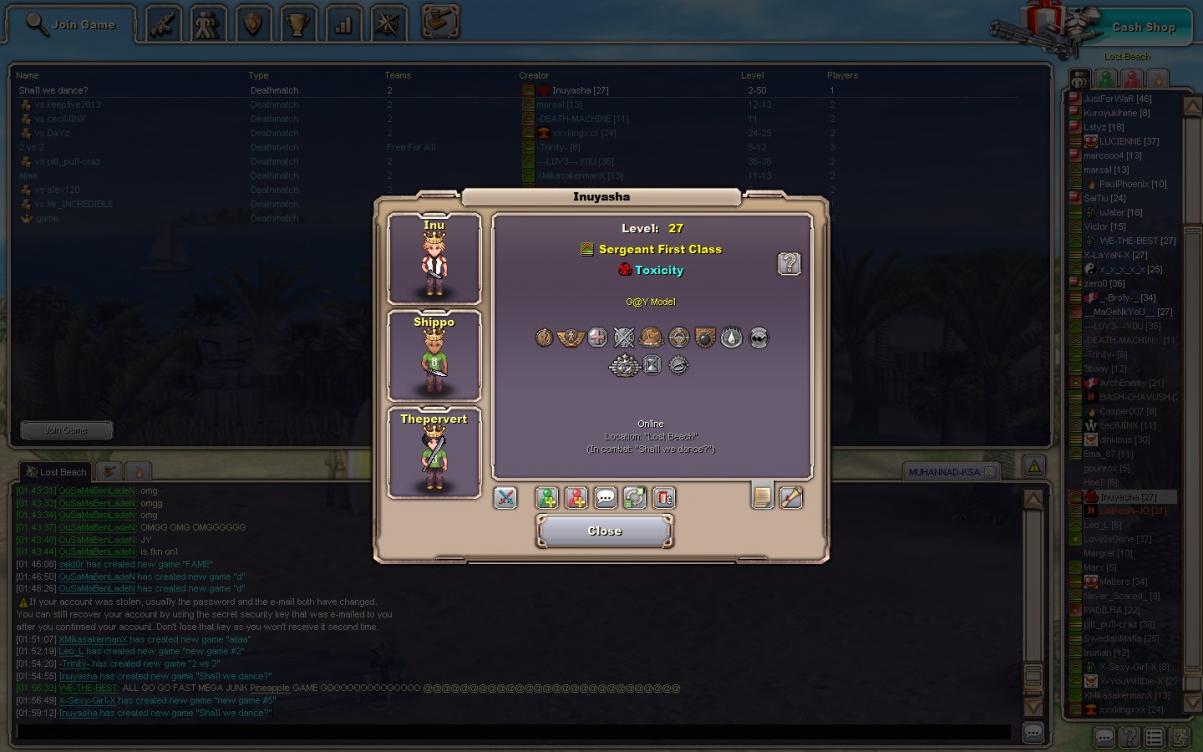The height and width of the screenshot is (752, 1203).
Task: Open the notes page icon in profile
Action: pos(763,497)
